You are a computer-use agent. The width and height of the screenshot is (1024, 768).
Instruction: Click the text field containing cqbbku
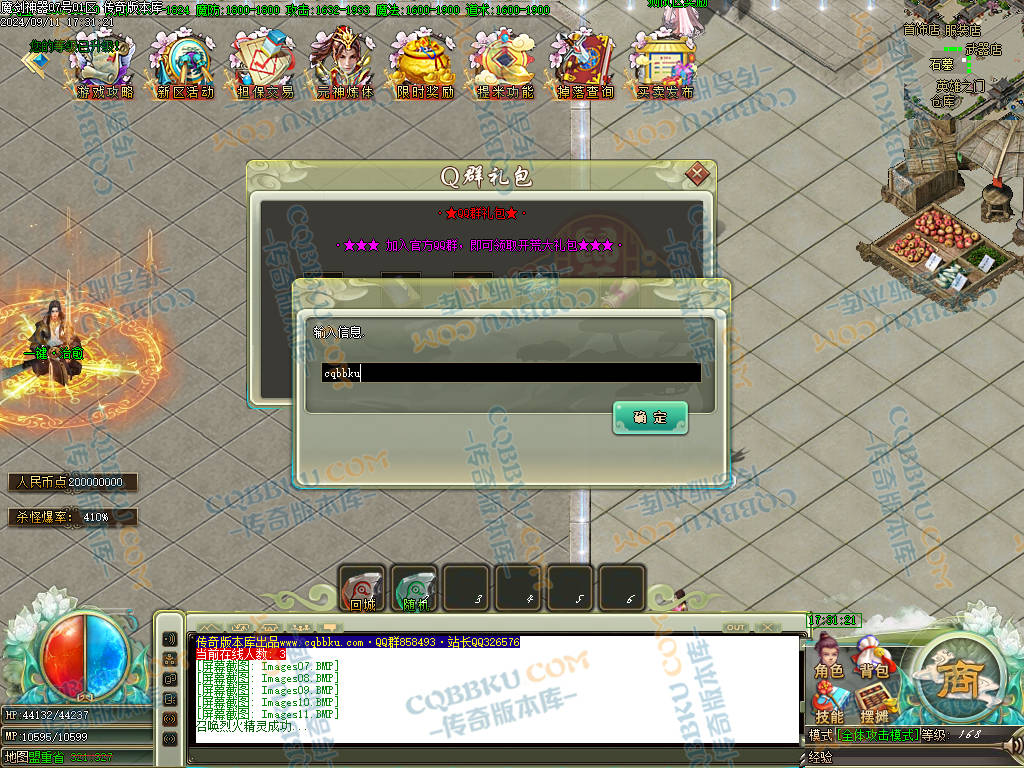tap(510, 373)
